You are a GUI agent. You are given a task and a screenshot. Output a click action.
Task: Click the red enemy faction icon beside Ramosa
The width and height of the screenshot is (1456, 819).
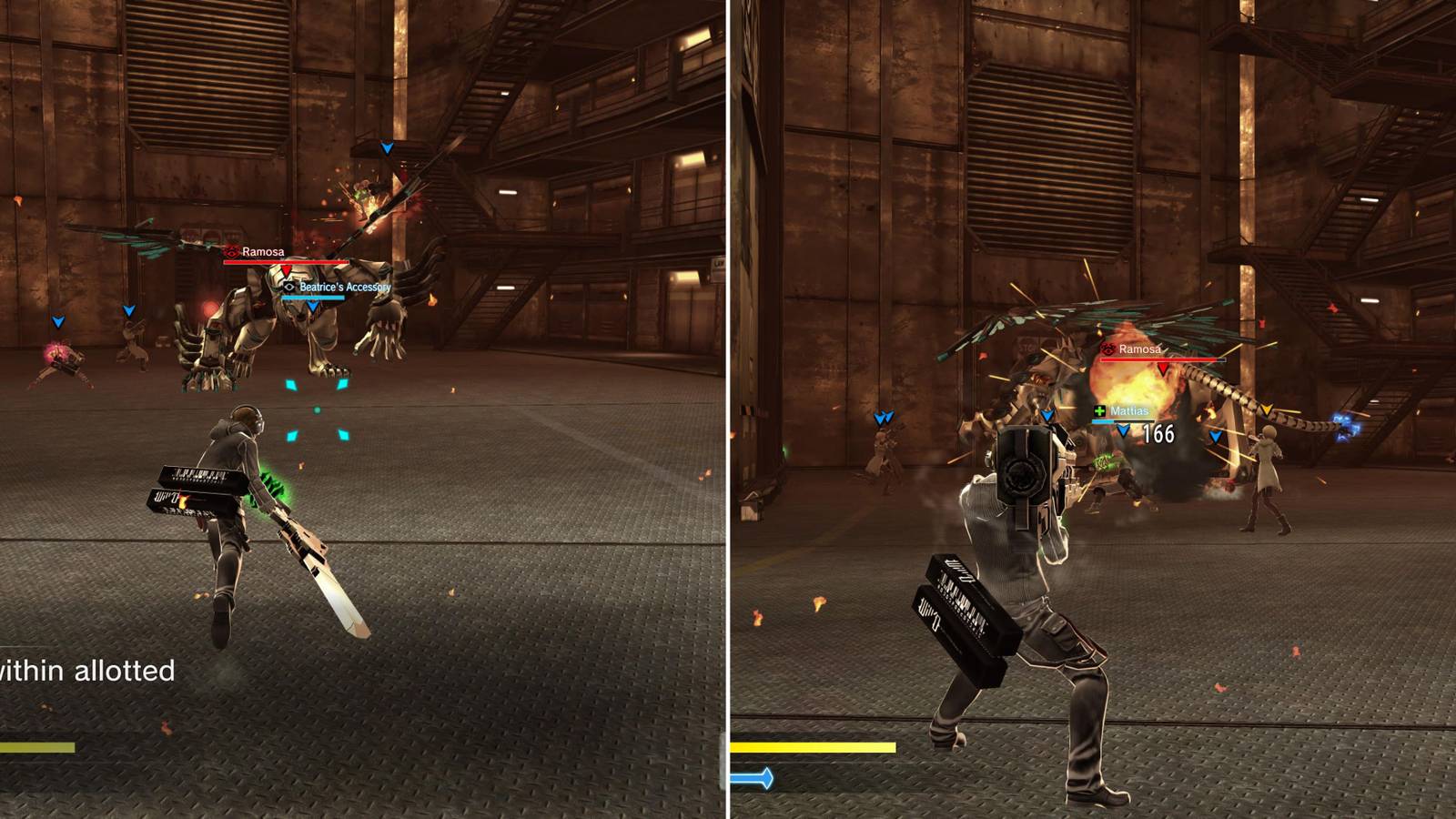click(x=232, y=252)
